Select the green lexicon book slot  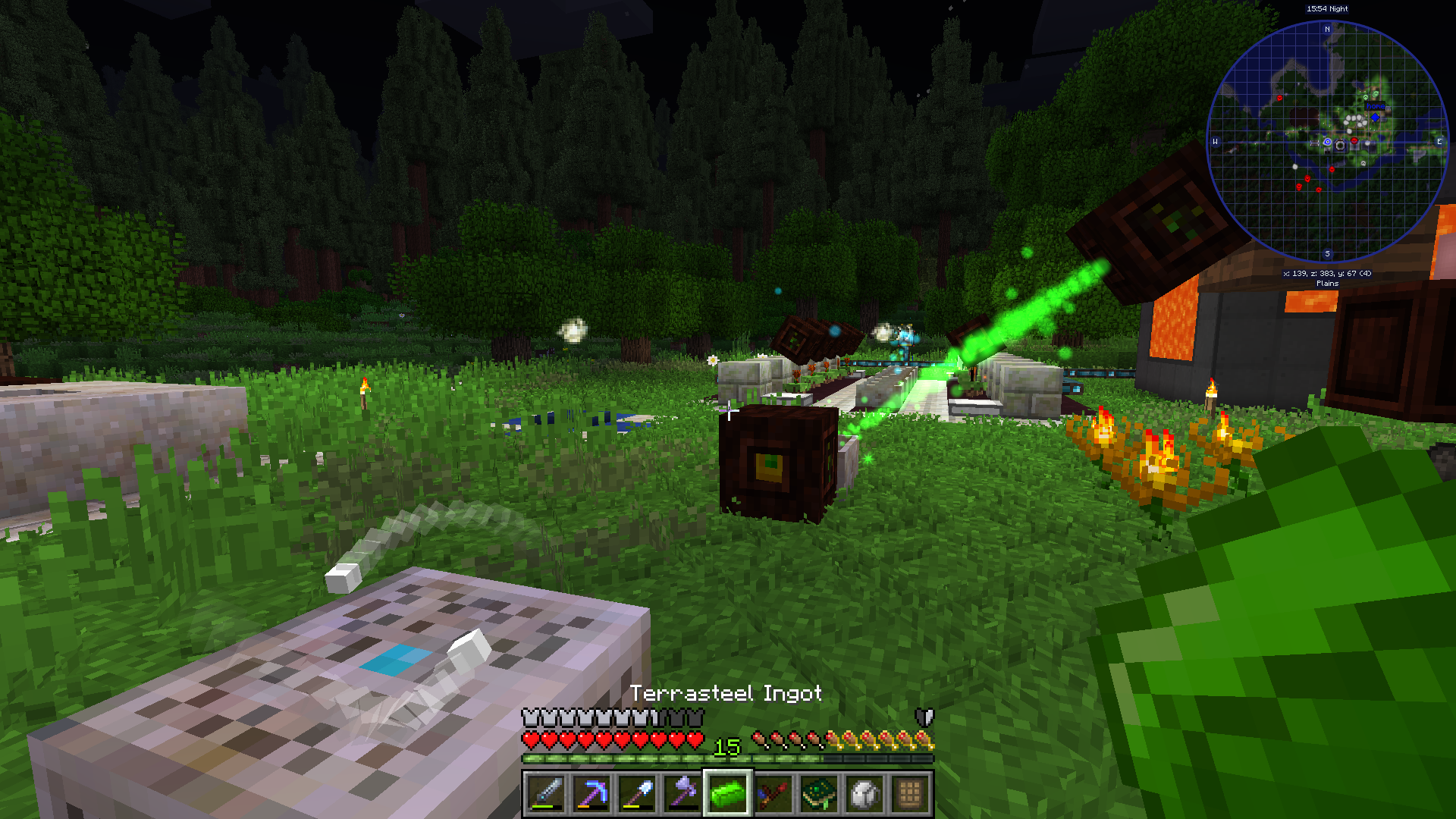[x=819, y=794]
